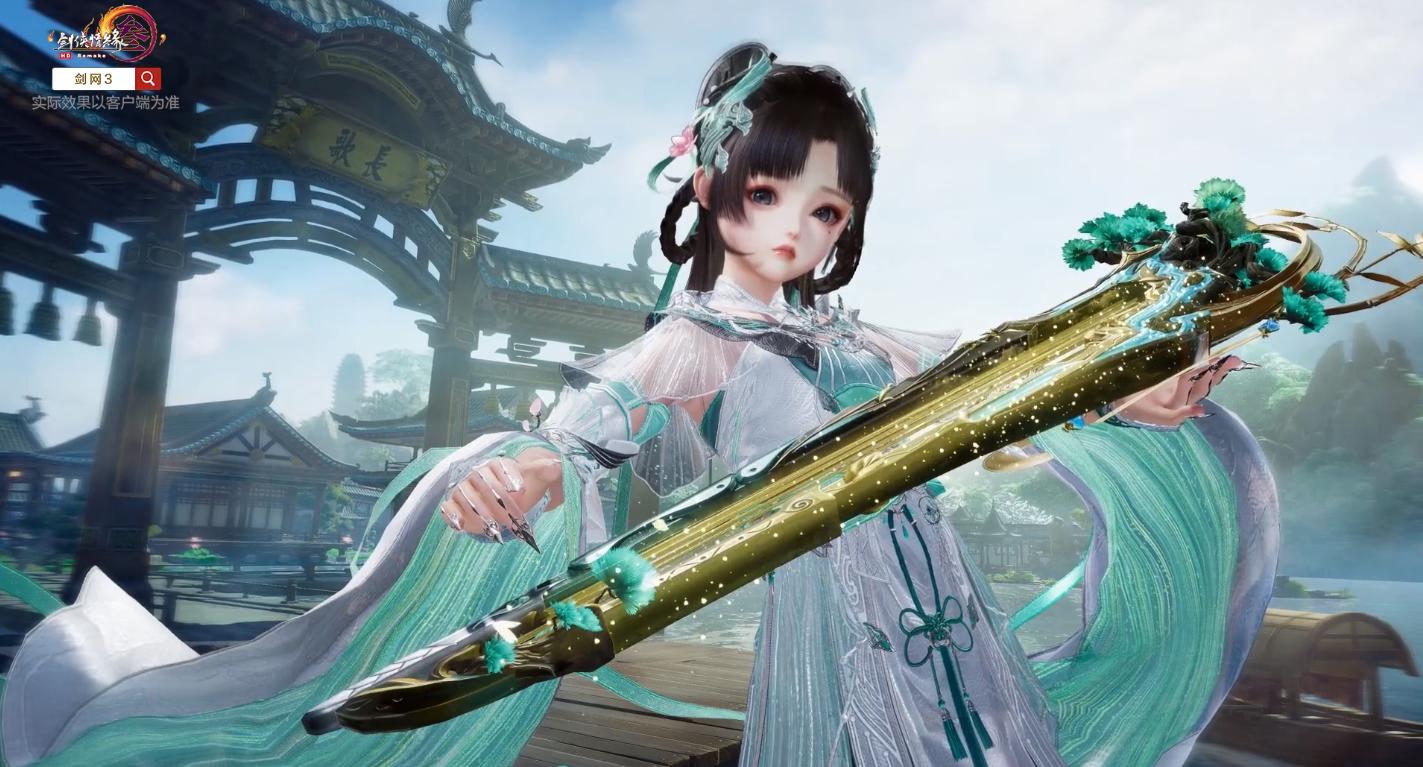Select the 剑网3 search box
Image resolution: width=1423 pixels, height=767 pixels.
click(93, 79)
